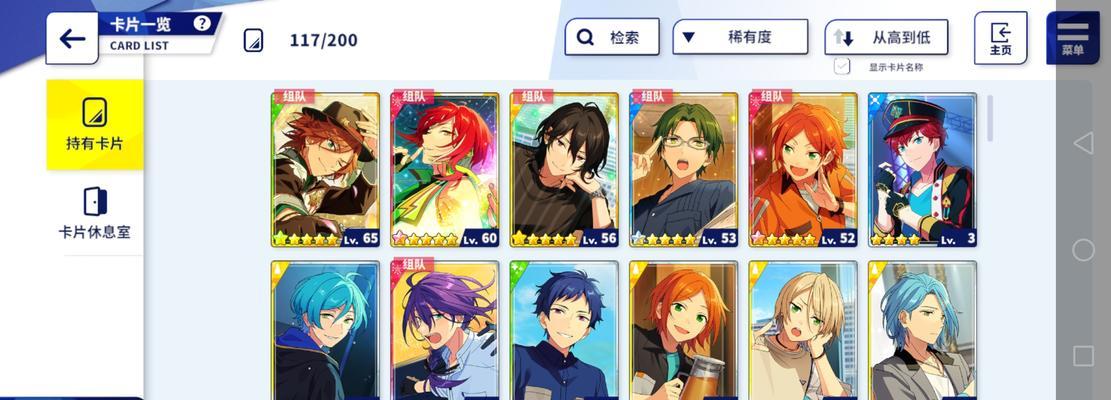
Task: Tick the 显示卡片名称 checkbox
Action: [x=842, y=67]
